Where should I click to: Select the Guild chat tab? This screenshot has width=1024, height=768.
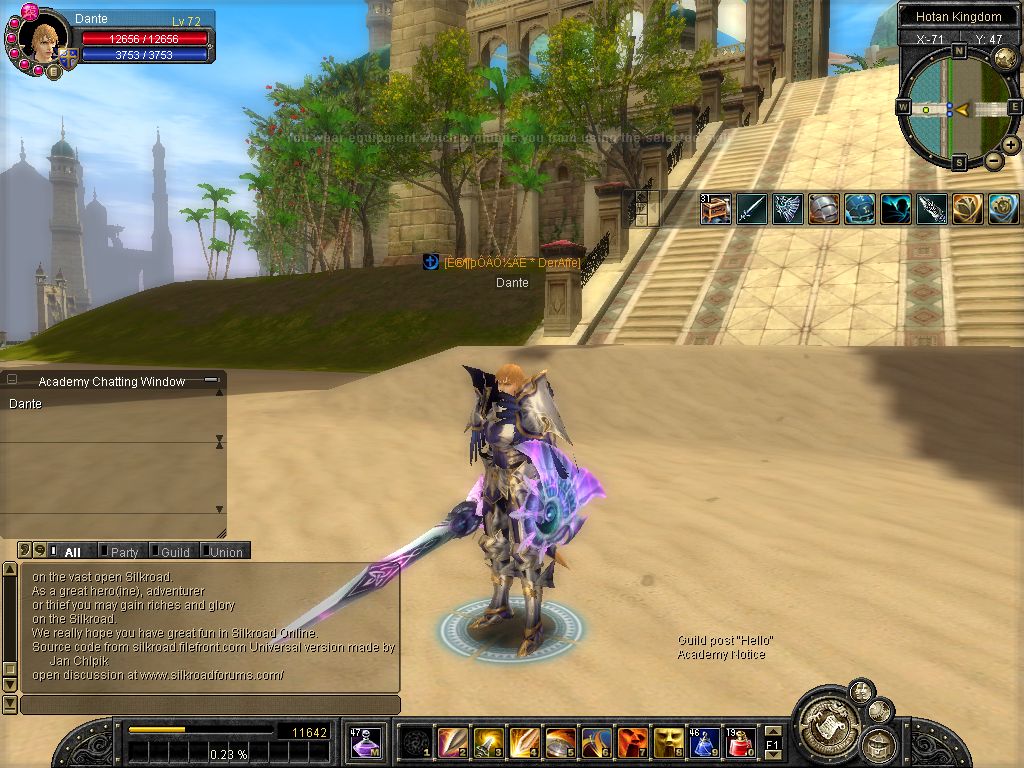[x=175, y=552]
